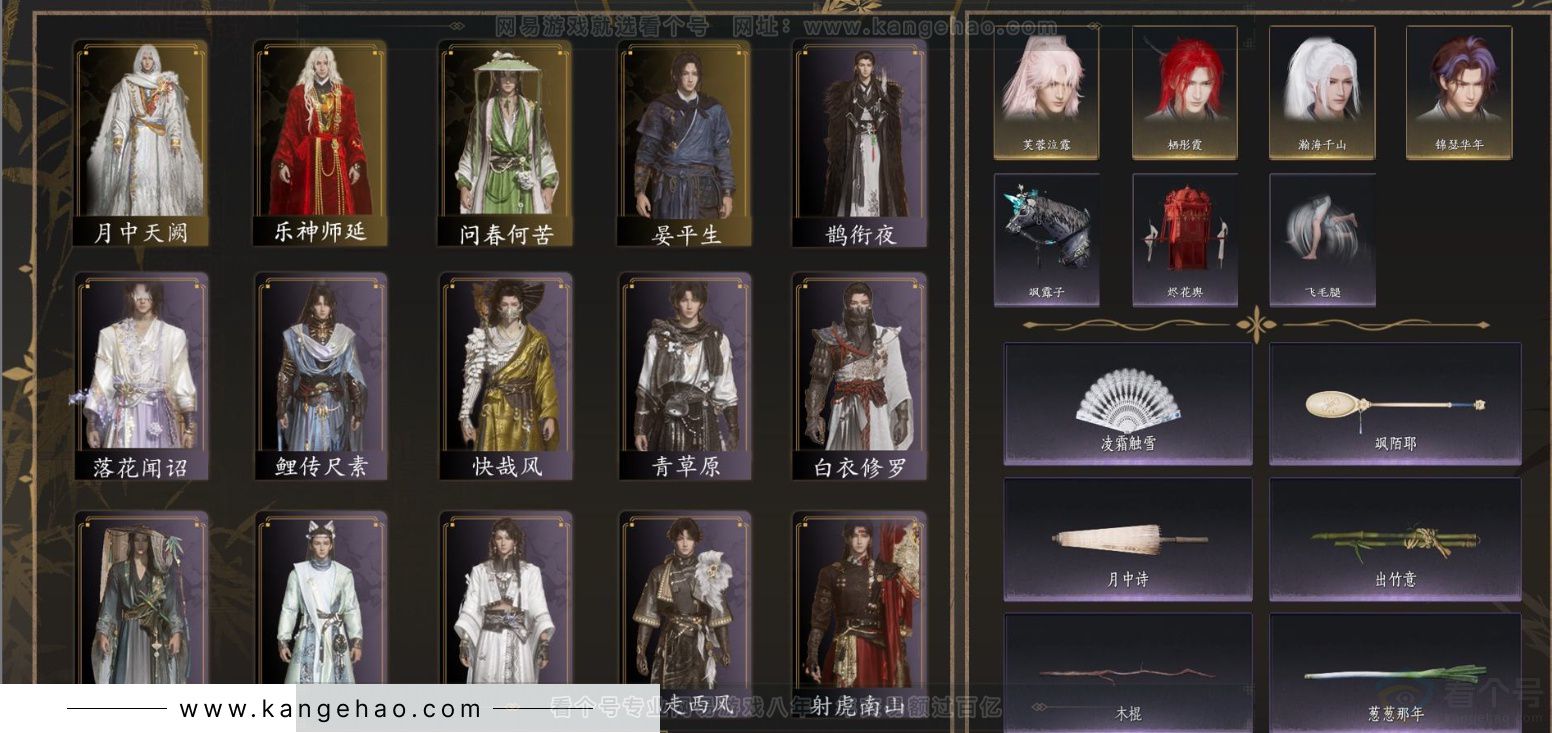The height and width of the screenshot is (733, 1552).
Task: Select the 月中诗 umbrella weapon
Action: tap(1128, 539)
